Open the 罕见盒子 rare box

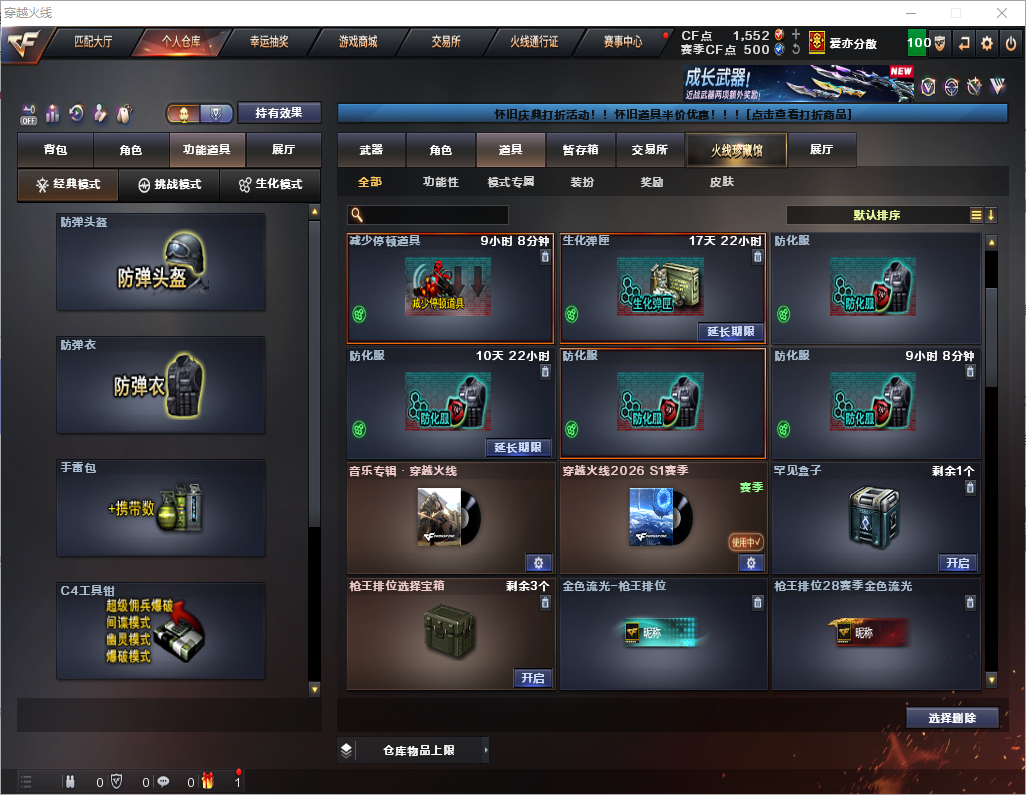[x=957, y=563]
